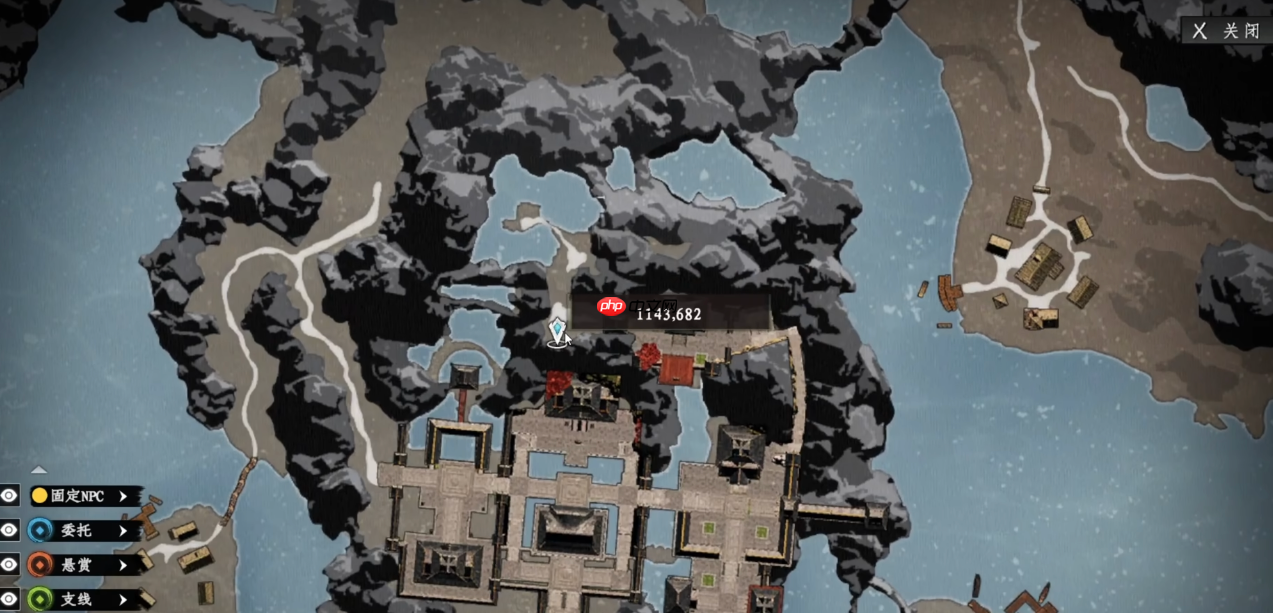The width and height of the screenshot is (1274, 614).
Task: Collapse the legend with the up arrow
Action: coord(38,469)
